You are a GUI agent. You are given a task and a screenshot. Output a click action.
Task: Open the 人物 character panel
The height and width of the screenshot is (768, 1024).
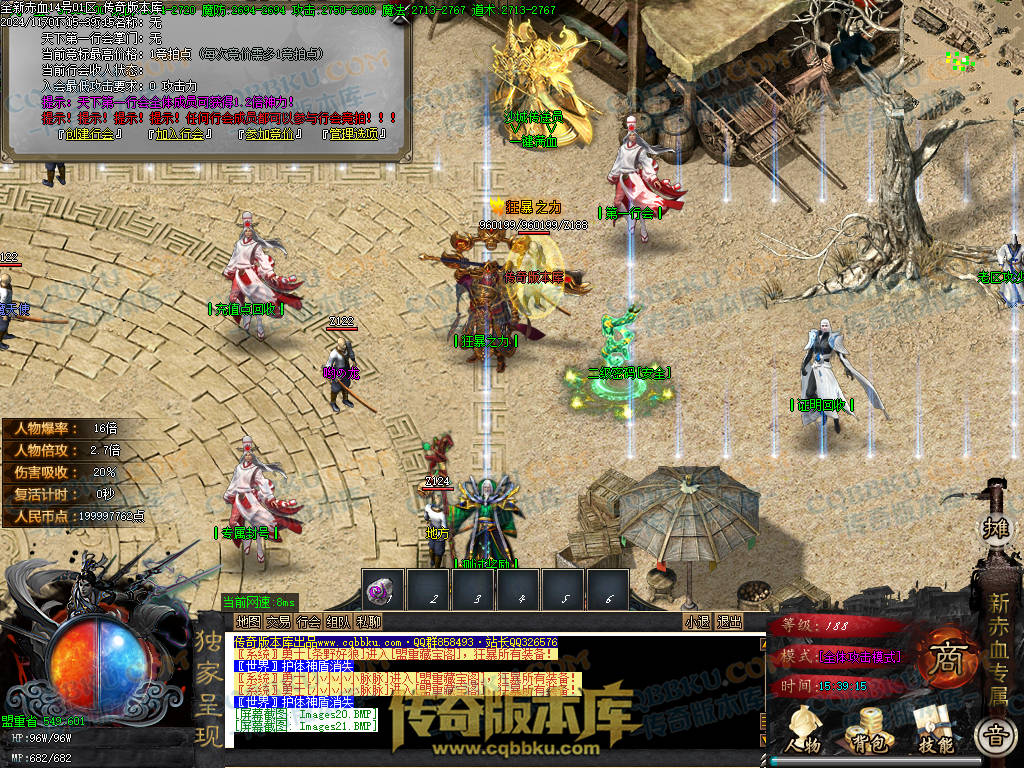click(x=803, y=731)
